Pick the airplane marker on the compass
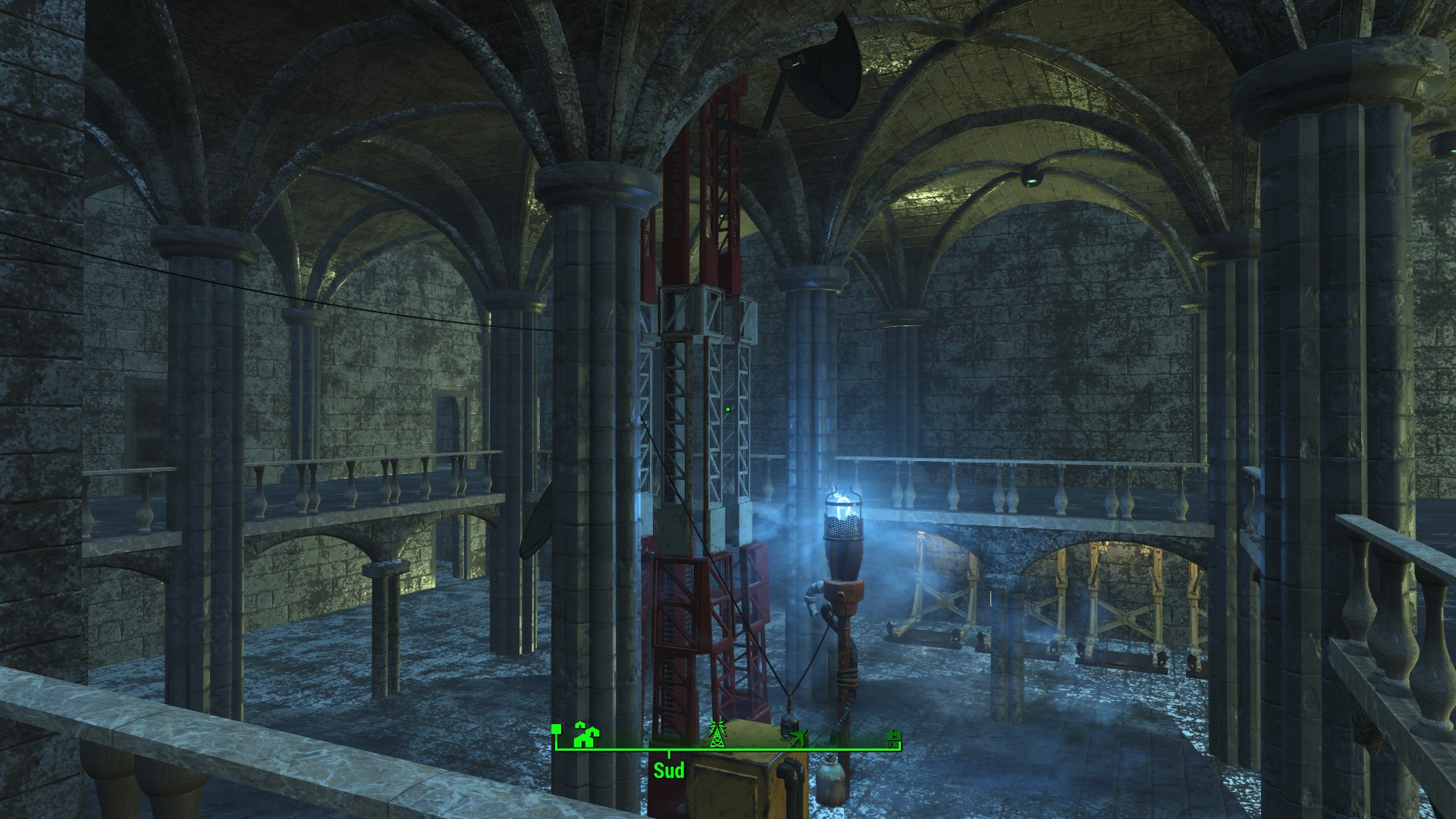The width and height of the screenshot is (1456, 819). 797,738
